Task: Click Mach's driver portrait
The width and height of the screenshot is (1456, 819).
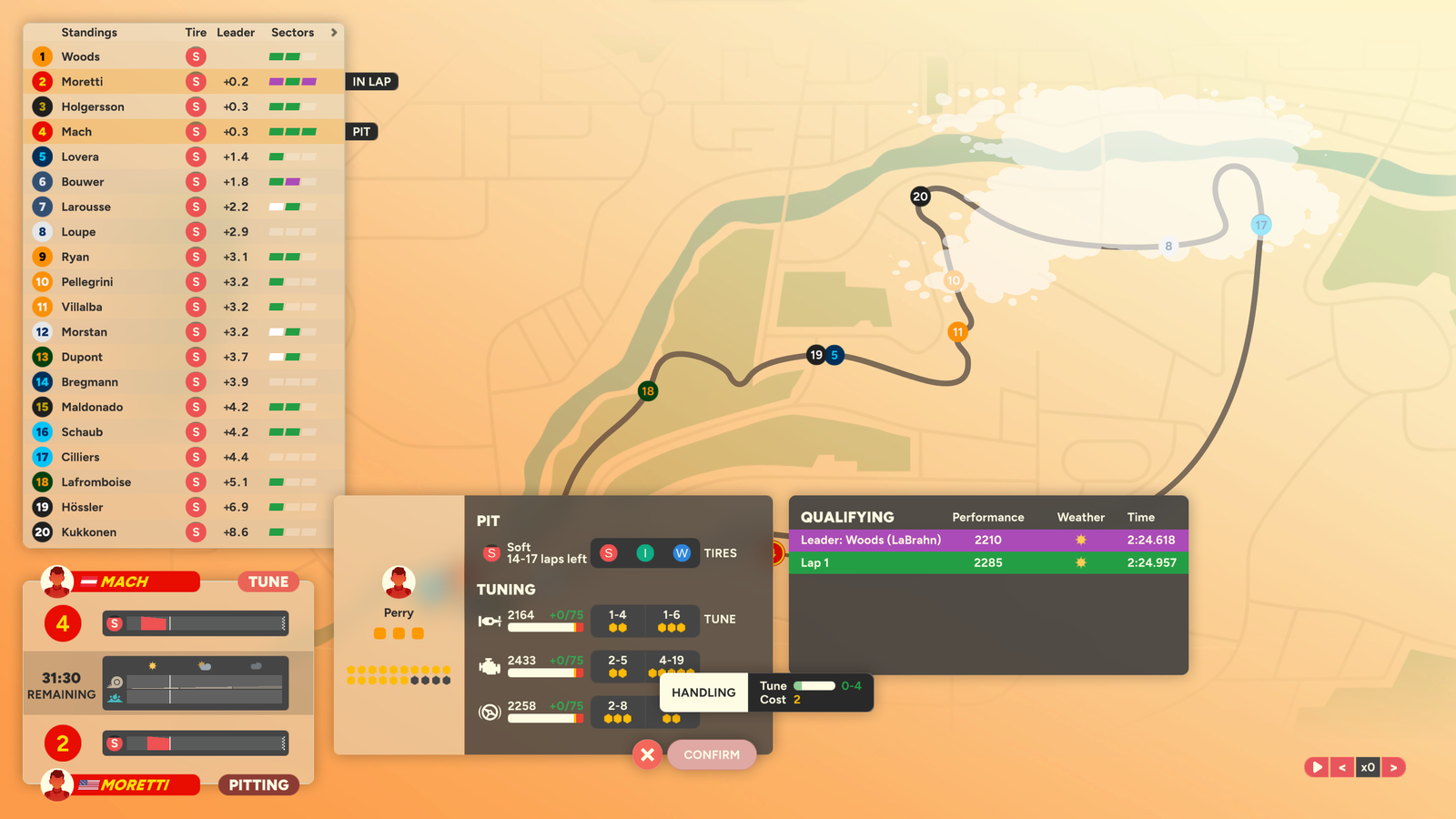Action: click(x=57, y=580)
